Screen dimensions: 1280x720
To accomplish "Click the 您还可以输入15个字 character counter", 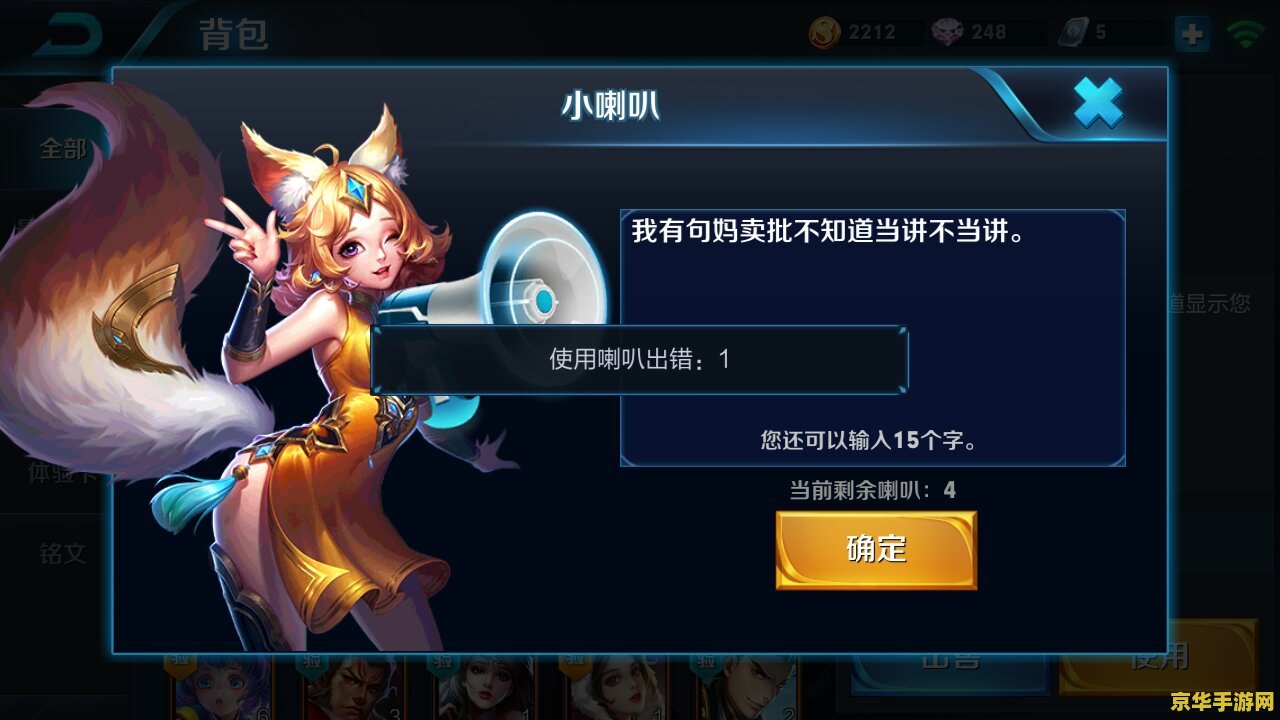I will point(868,440).
